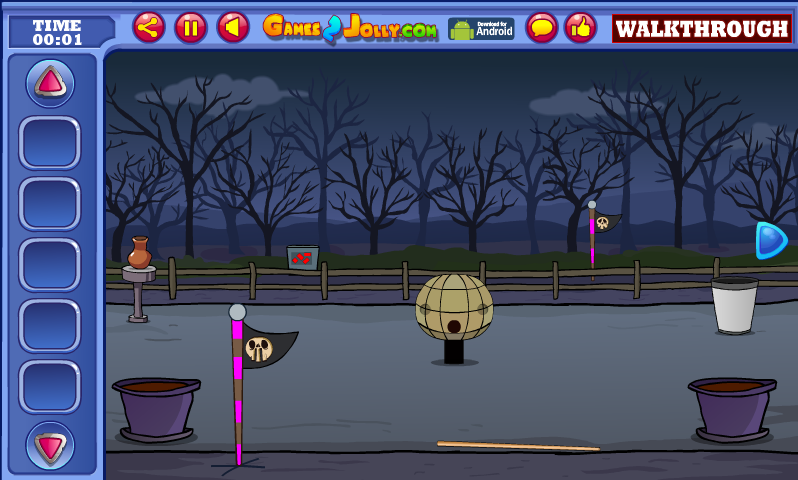Click the thumbs-up like button
The width and height of the screenshot is (798, 480).
pyautogui.click(x=580, y=27)
